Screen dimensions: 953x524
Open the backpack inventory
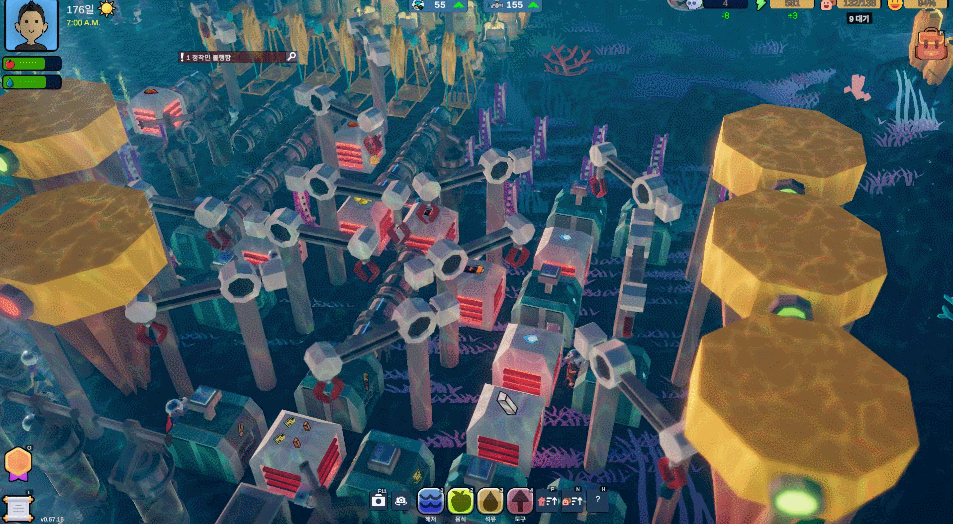931,44
